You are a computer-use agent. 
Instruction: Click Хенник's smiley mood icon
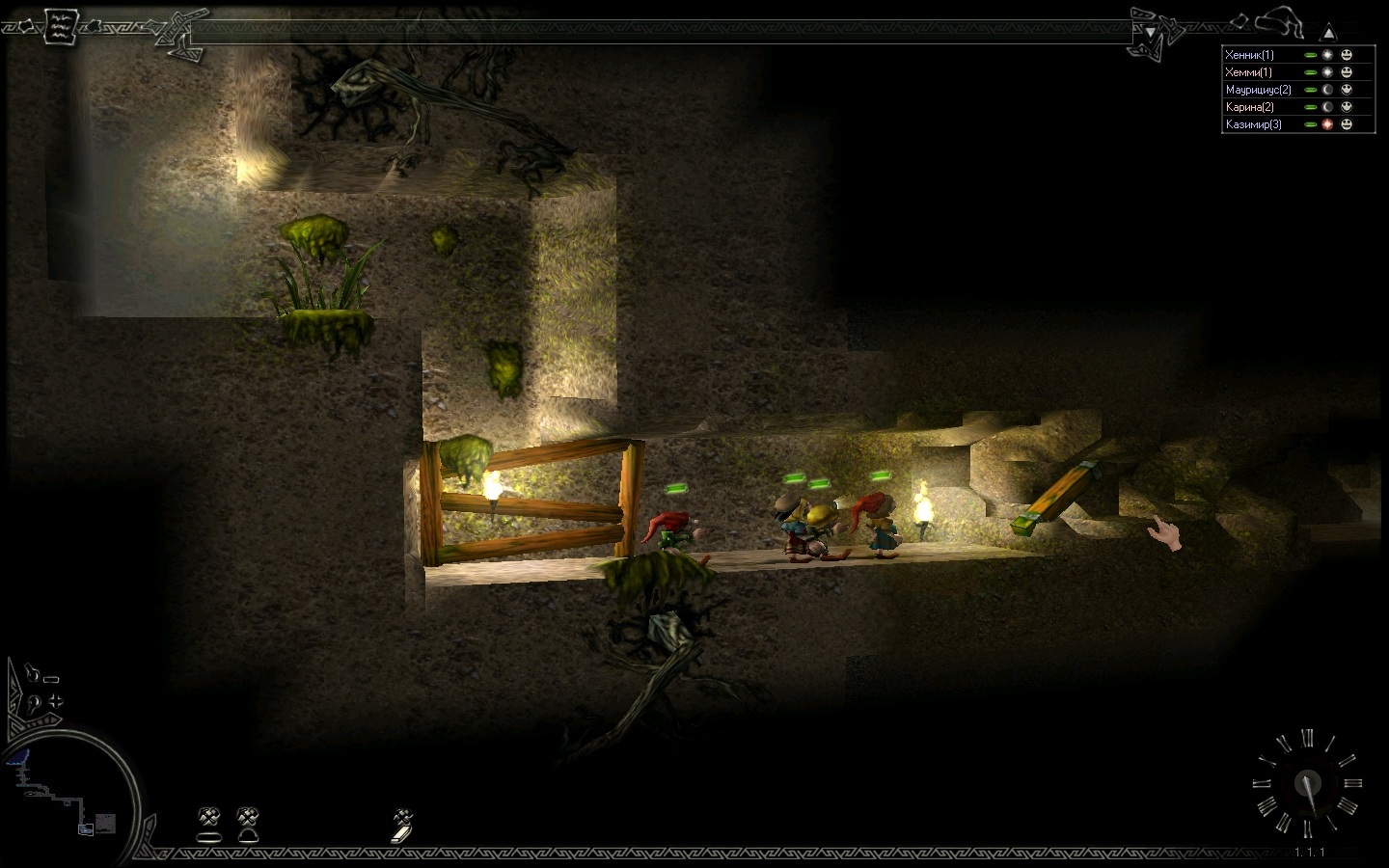click(1347, 55)
